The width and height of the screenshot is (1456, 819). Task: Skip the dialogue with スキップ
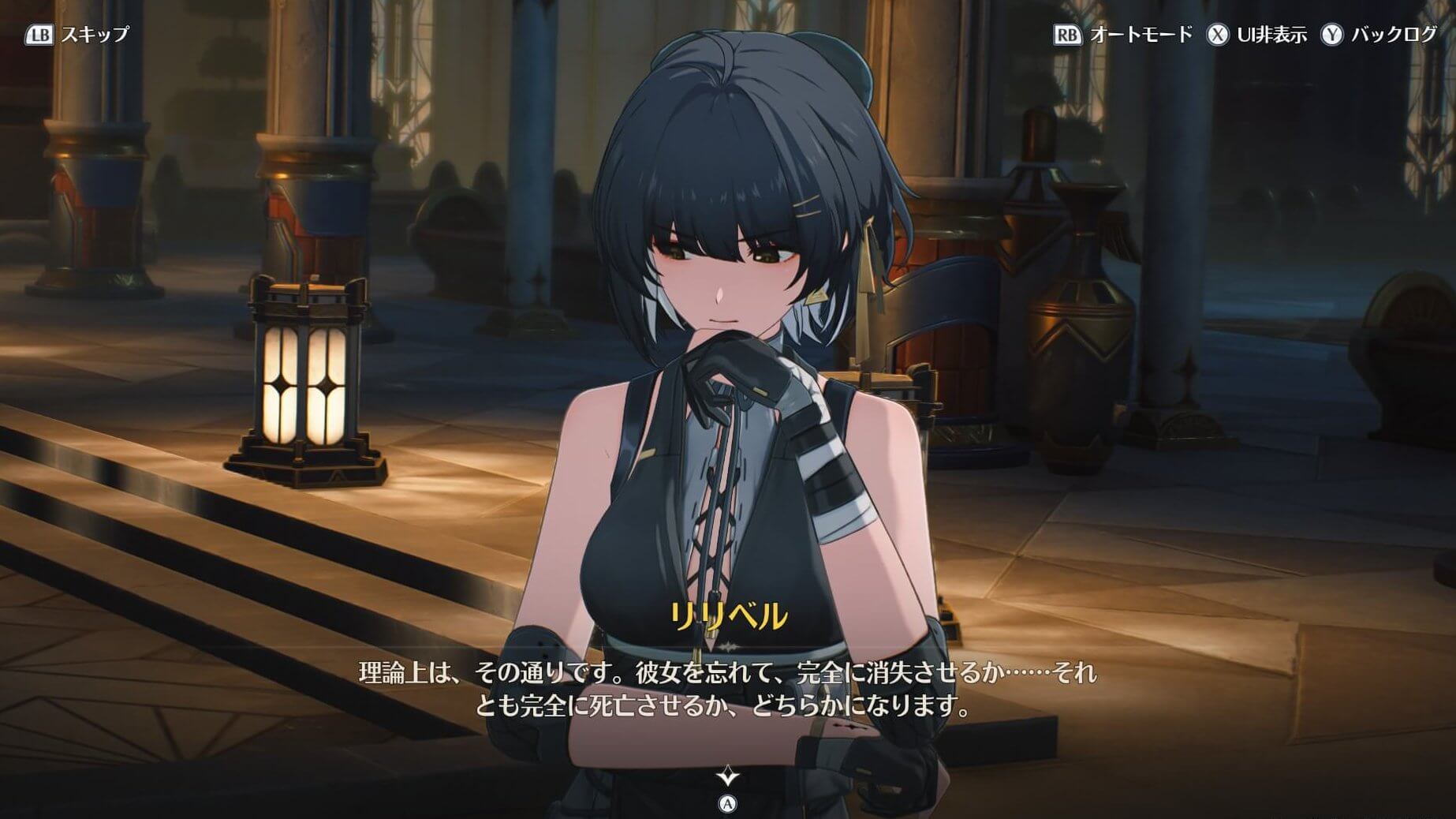point(77,35)
